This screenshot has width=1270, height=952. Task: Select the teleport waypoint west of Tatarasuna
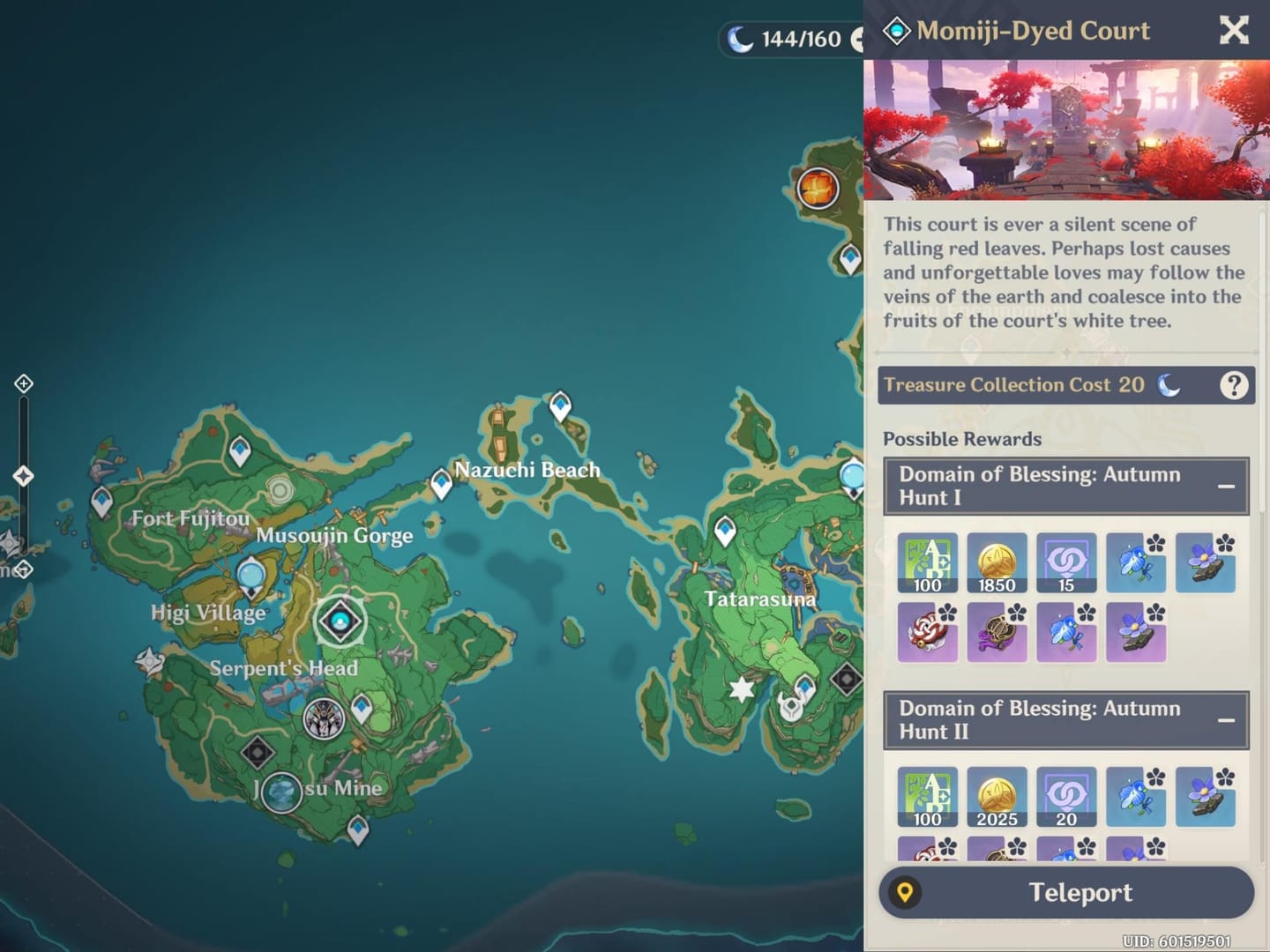coord(725,530)
